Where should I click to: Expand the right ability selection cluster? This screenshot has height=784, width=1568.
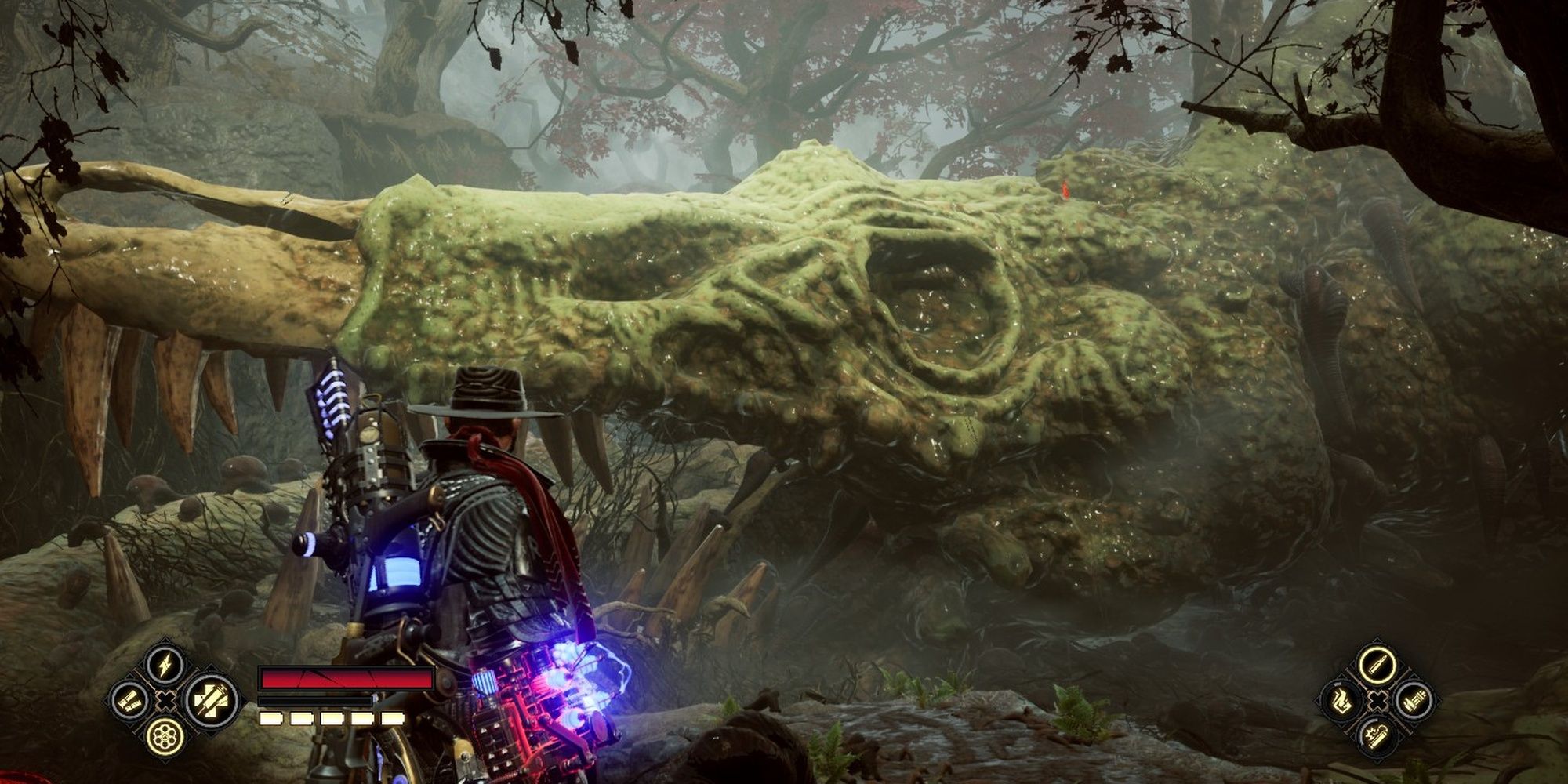(1377, 700)
